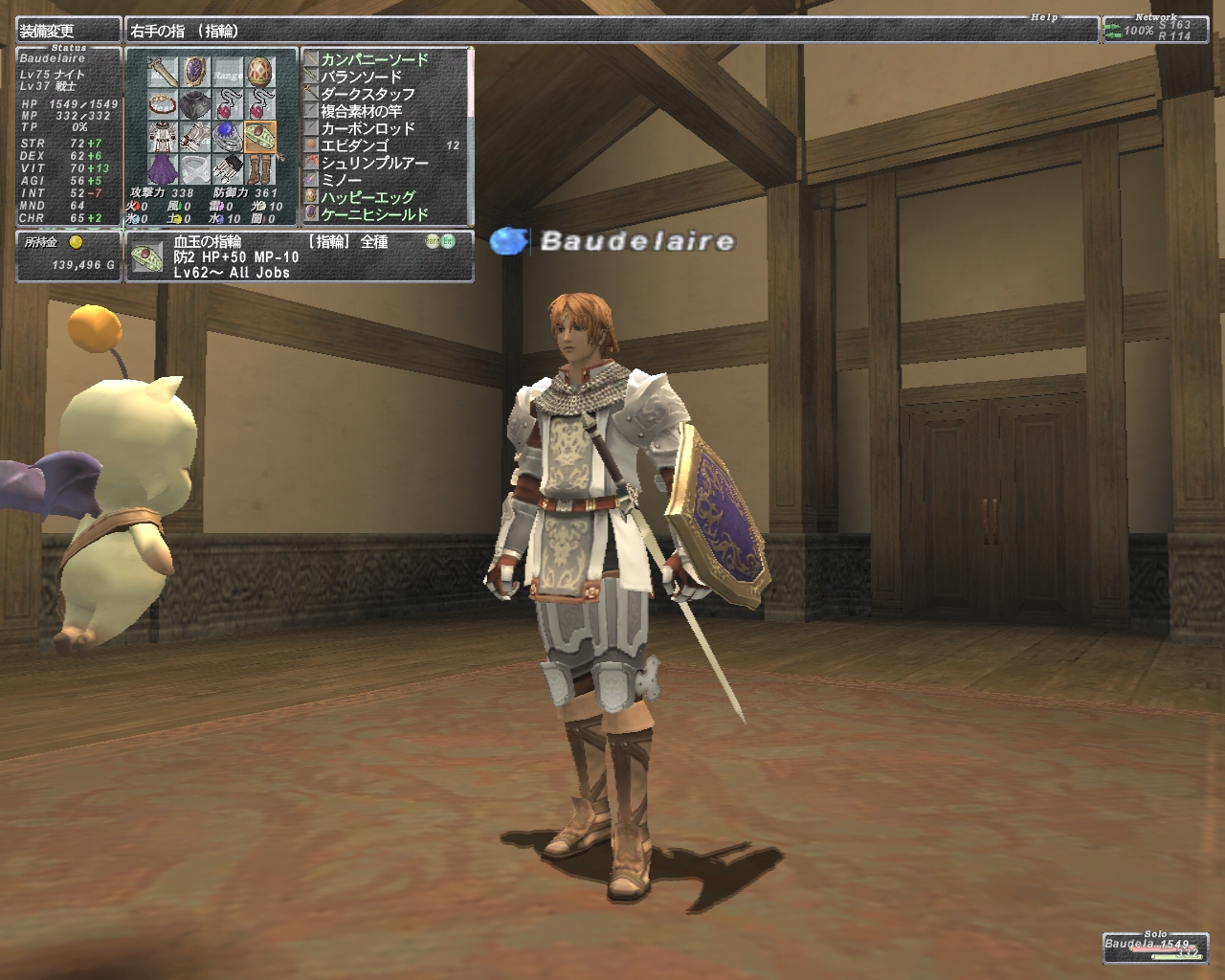This screenshot has height=980, width=1225.
Task: Choose カーボンロッド from the item list
Action: 367,128
